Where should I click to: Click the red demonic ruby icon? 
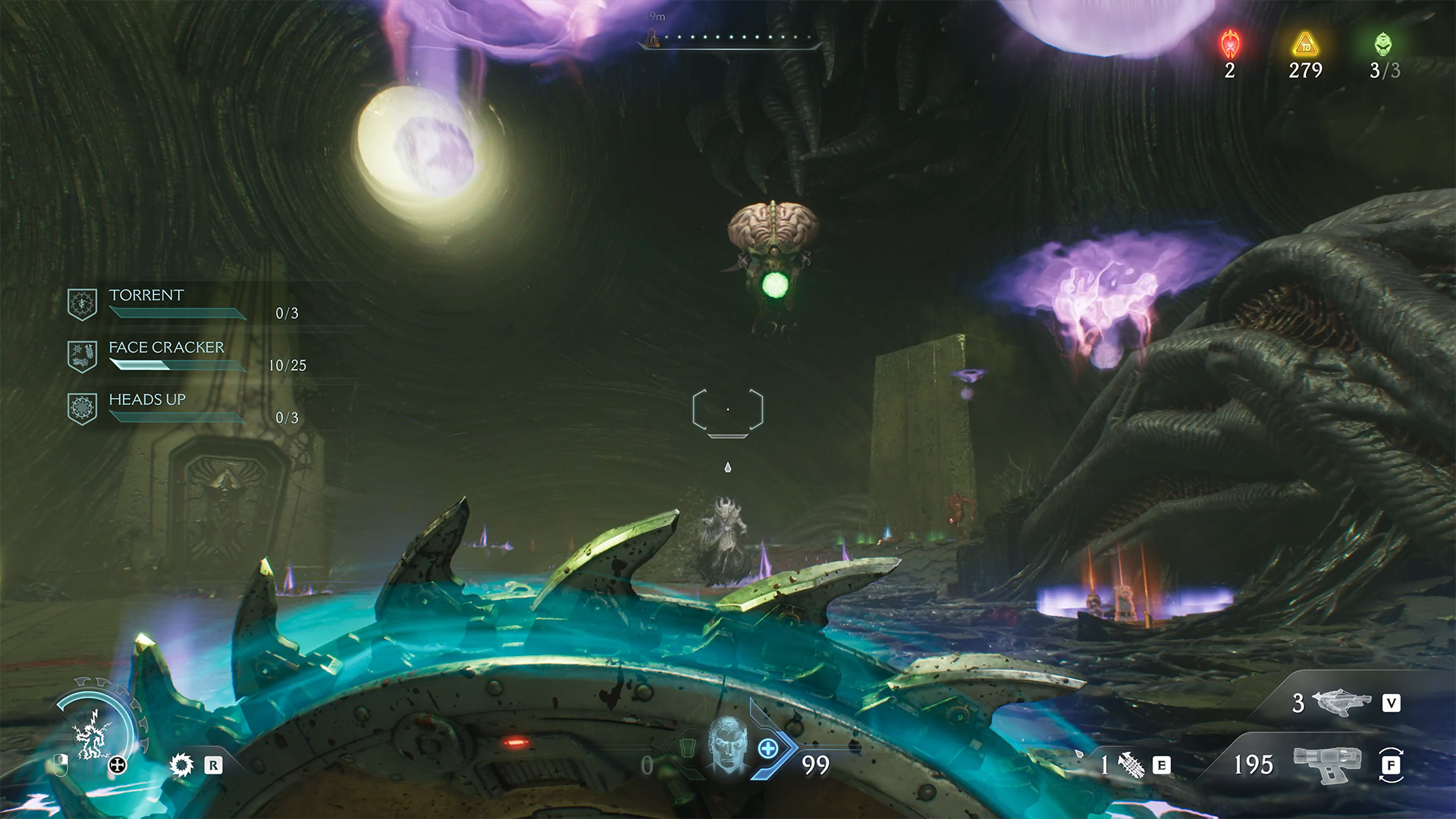pos(1230,45)
